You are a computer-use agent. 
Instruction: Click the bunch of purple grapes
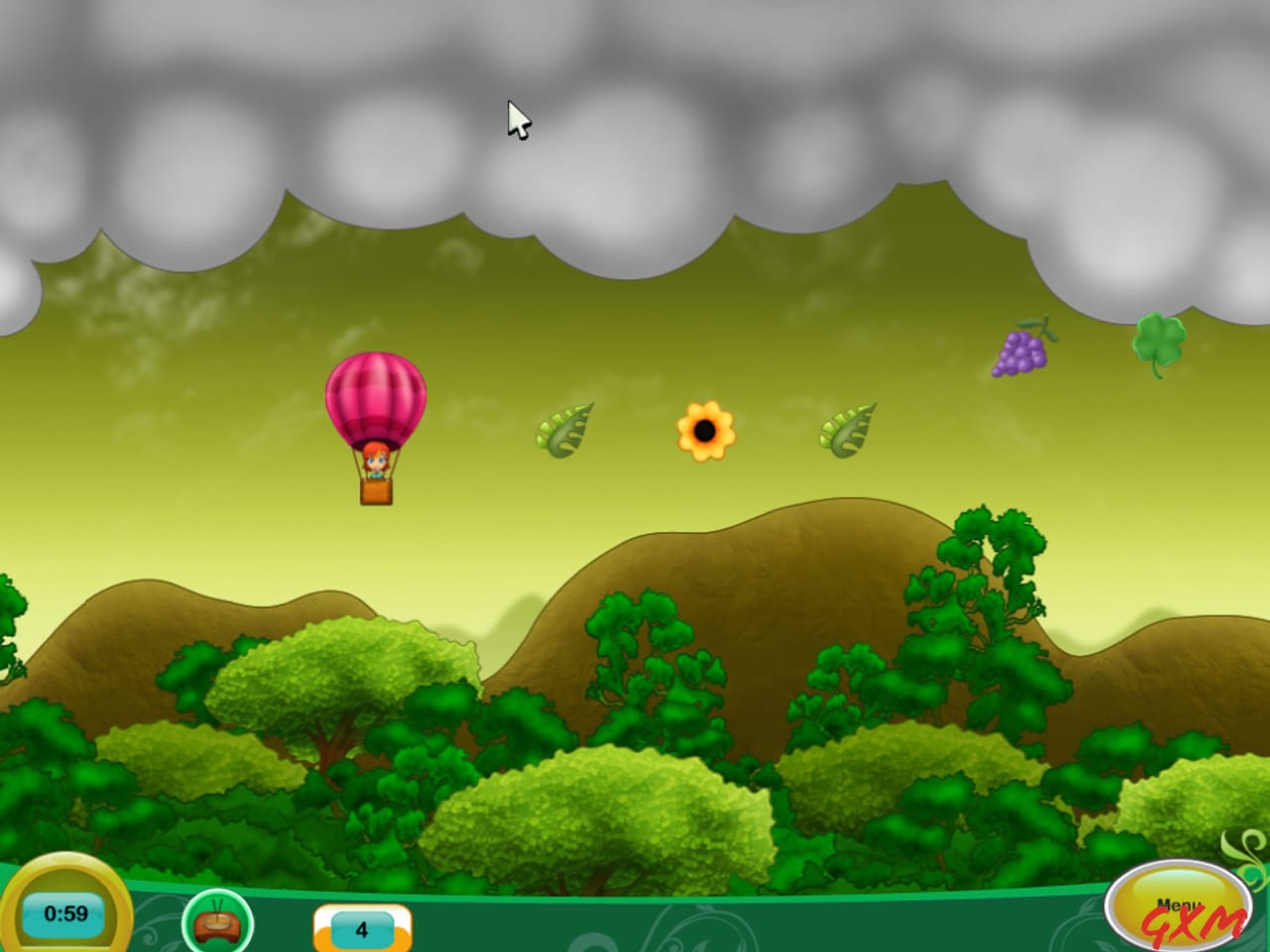click(x=1019, y=354)
